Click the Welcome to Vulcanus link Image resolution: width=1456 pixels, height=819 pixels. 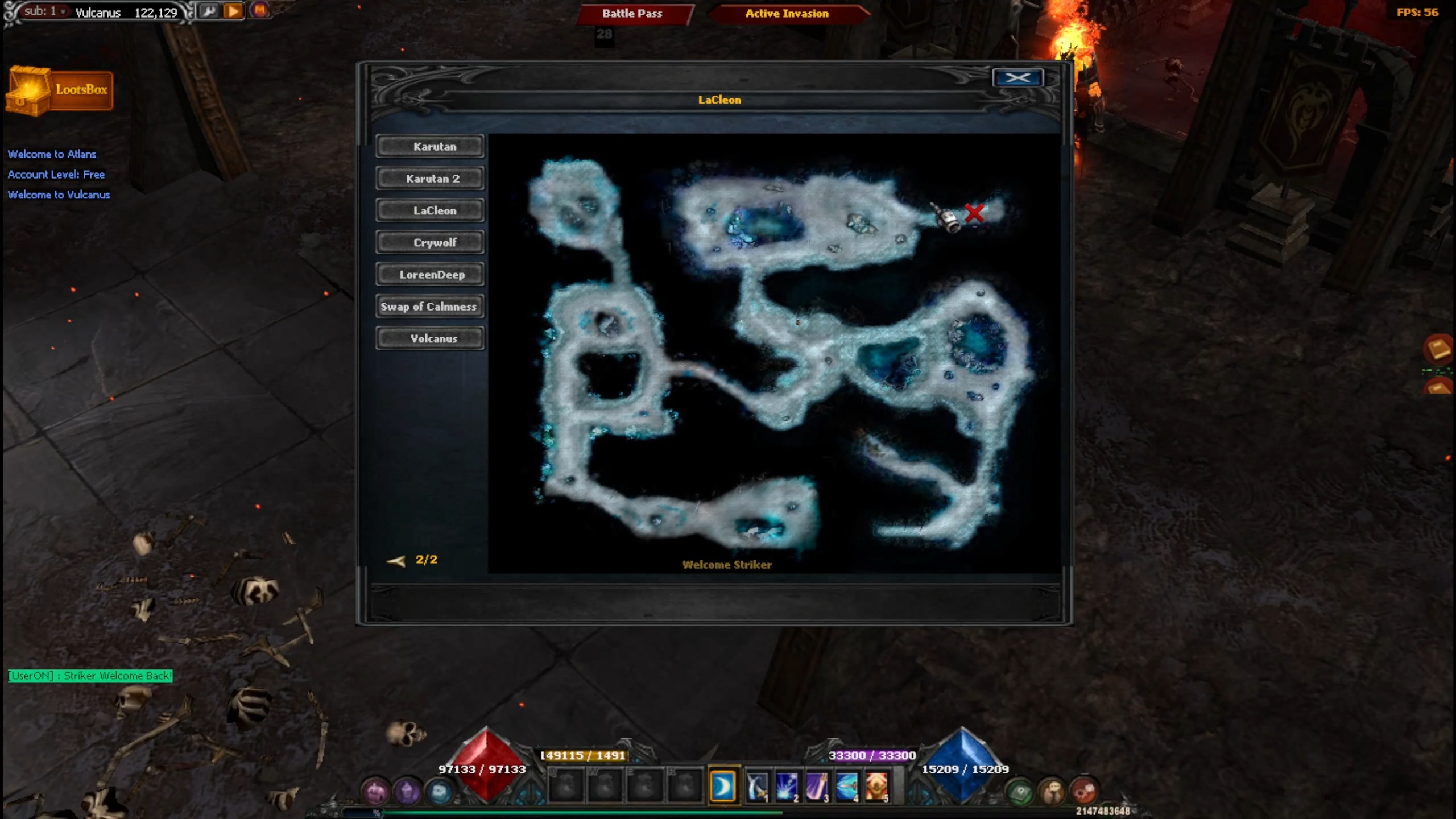click(58, 195)
